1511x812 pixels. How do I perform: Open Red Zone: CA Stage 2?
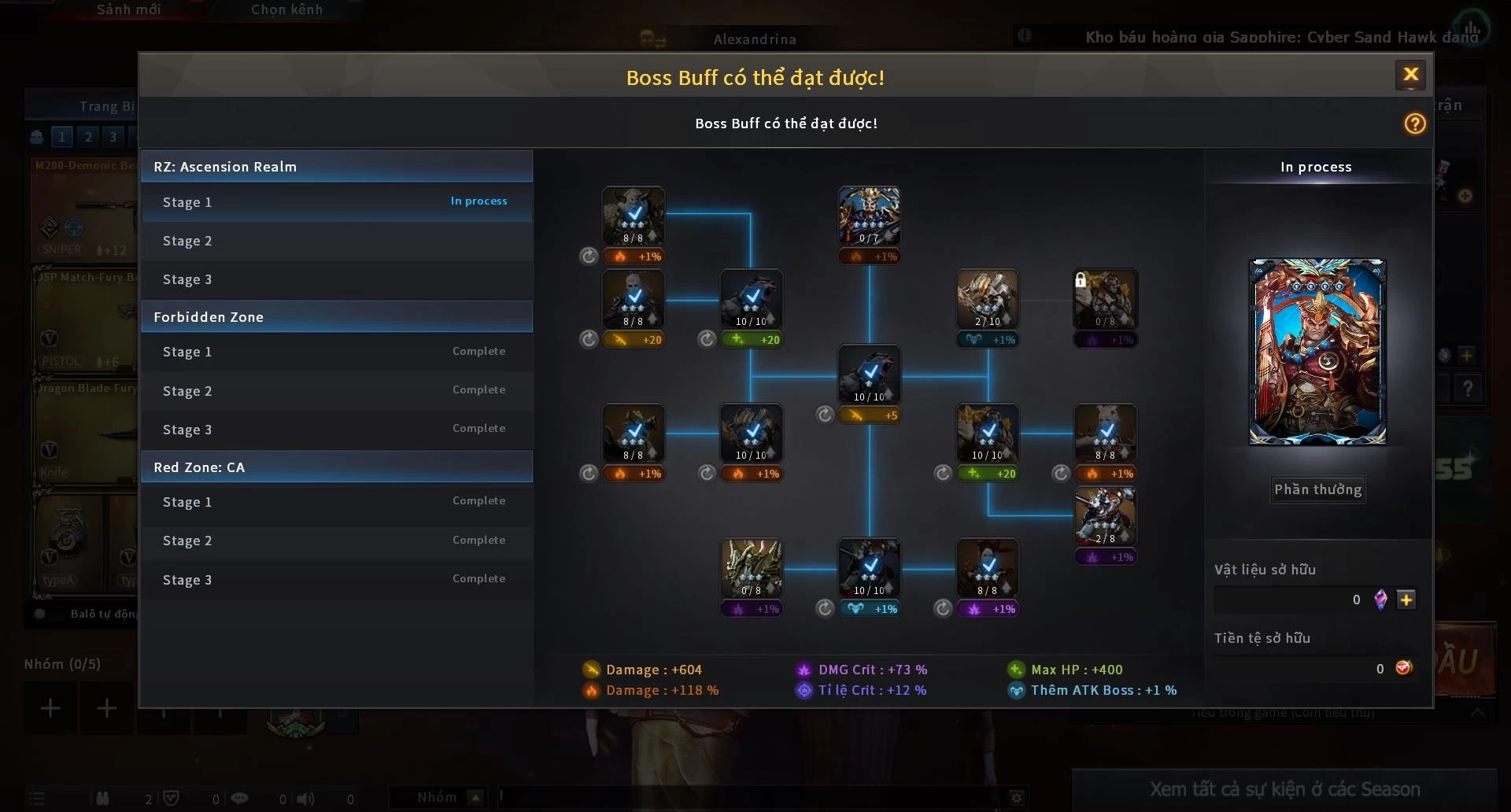pyautogui.click(x=336, y=541)
